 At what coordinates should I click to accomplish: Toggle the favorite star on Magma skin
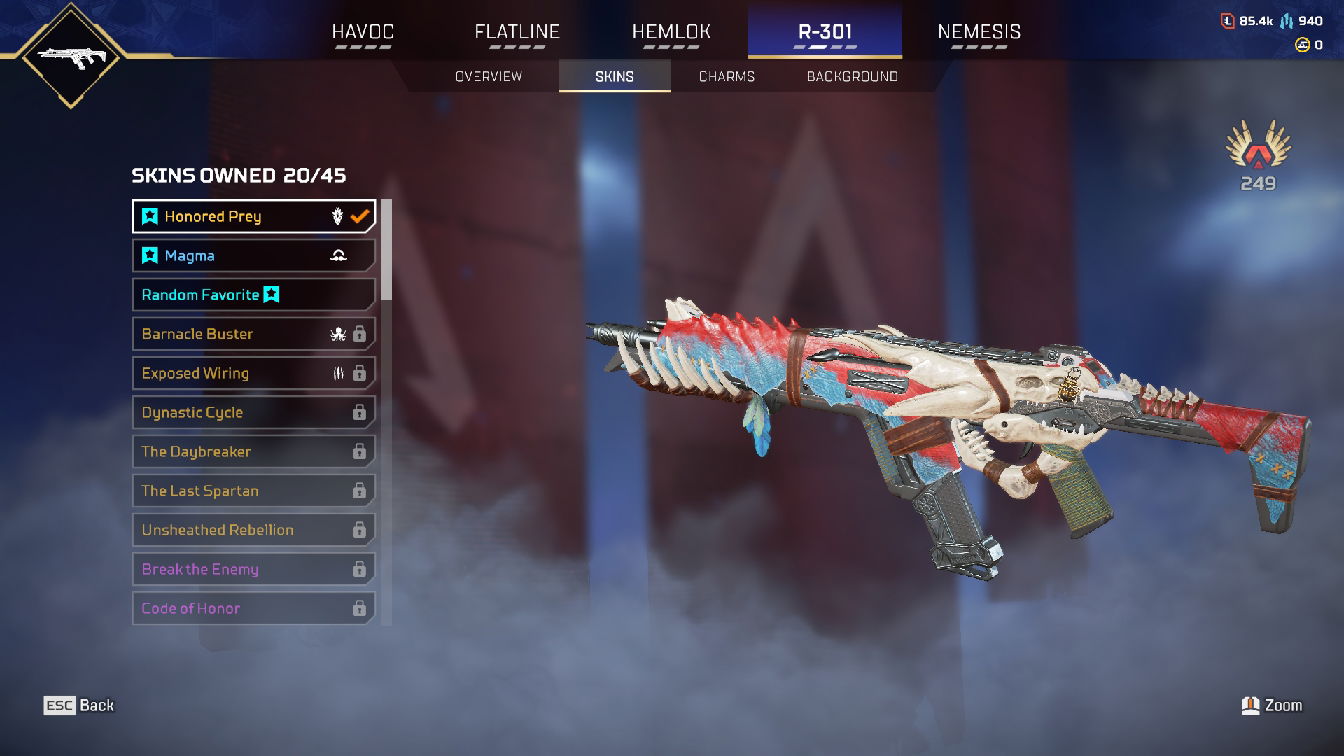149,255
